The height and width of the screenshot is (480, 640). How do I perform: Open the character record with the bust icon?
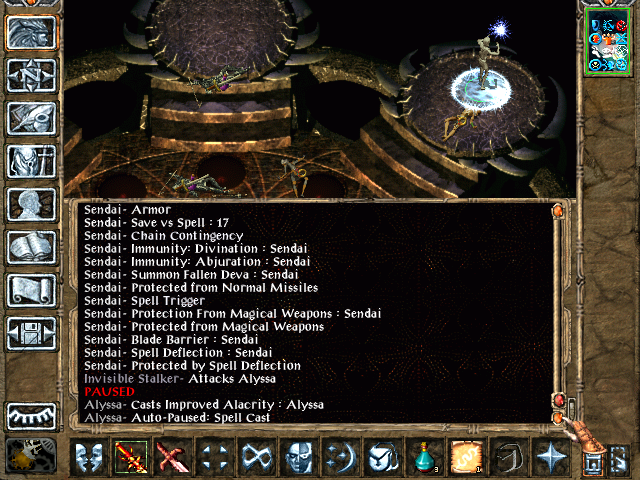tap(31, 204)
